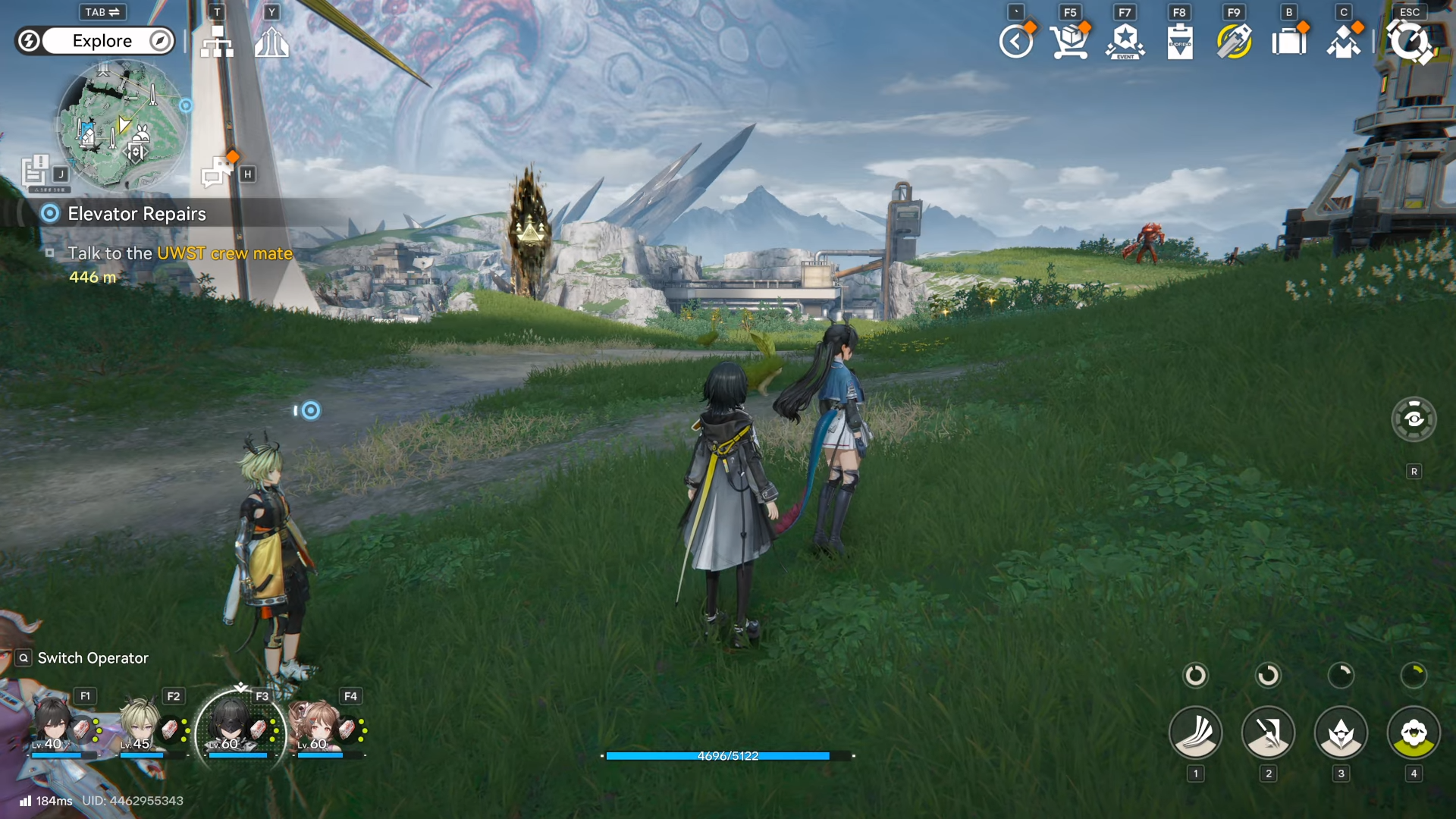Activate the fanned blades skill
The height and width of the screenshot is (819, 1456).
tap(1195, 733)
